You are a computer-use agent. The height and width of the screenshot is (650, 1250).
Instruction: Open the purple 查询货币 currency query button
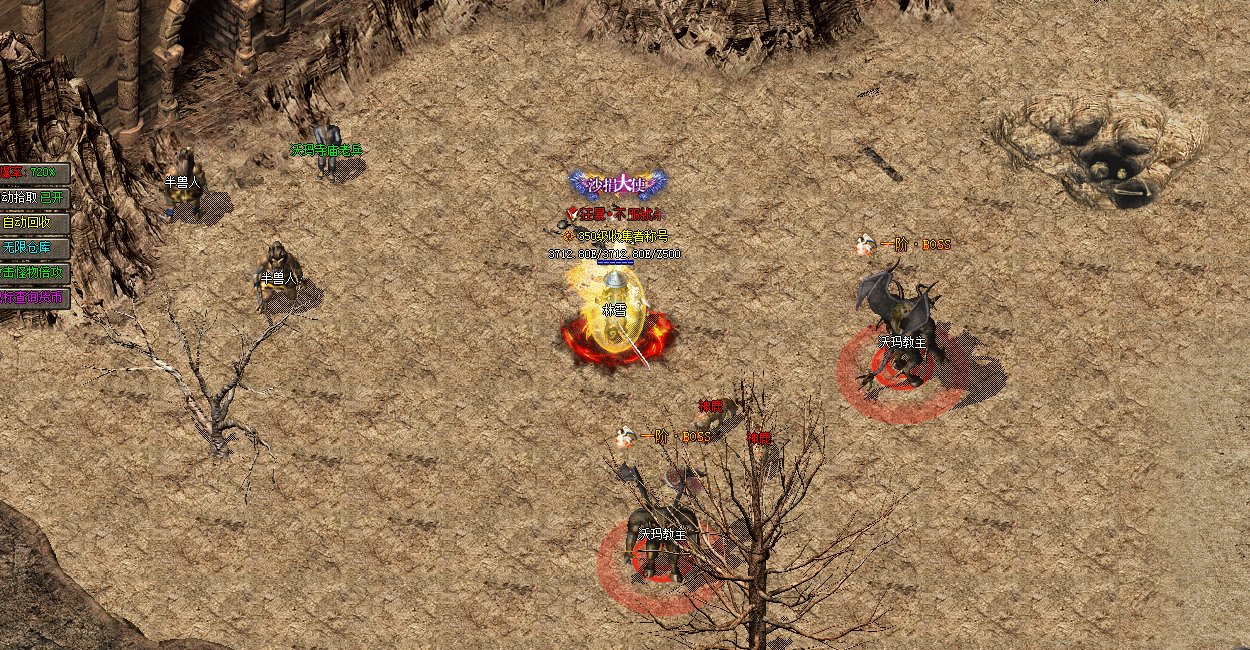click(x=34, y=297)
